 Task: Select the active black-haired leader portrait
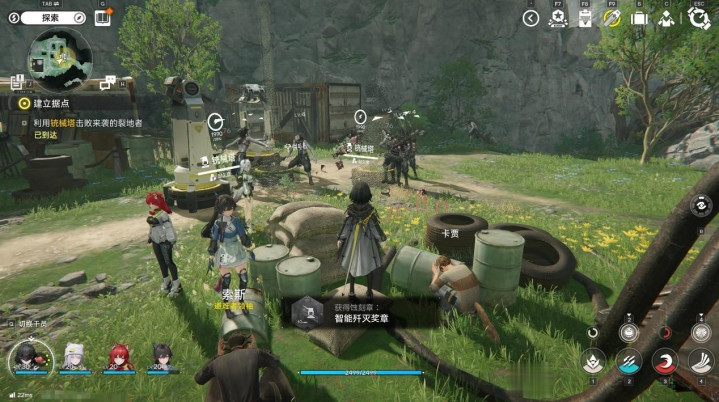point(27,358)
